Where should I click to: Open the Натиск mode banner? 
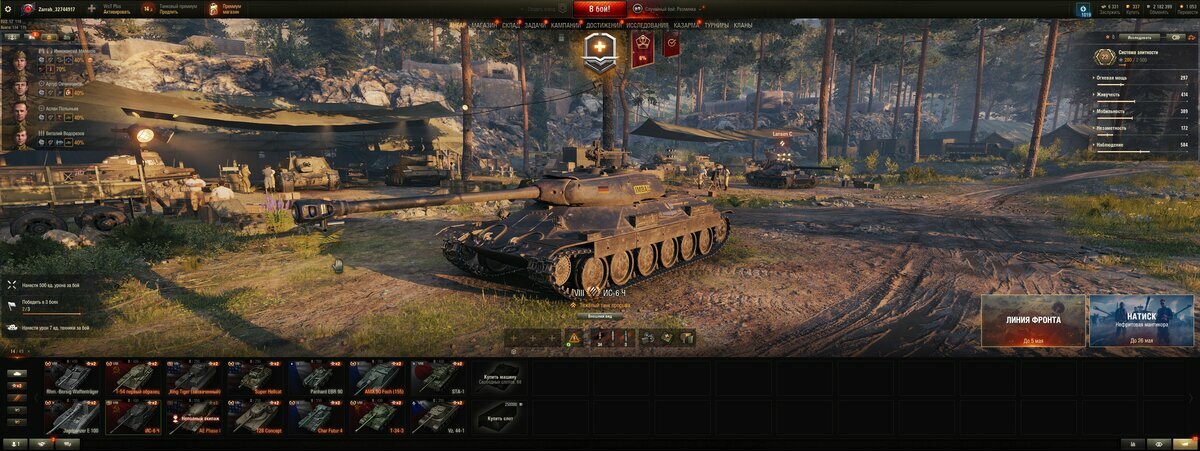tap(1141, 321)
